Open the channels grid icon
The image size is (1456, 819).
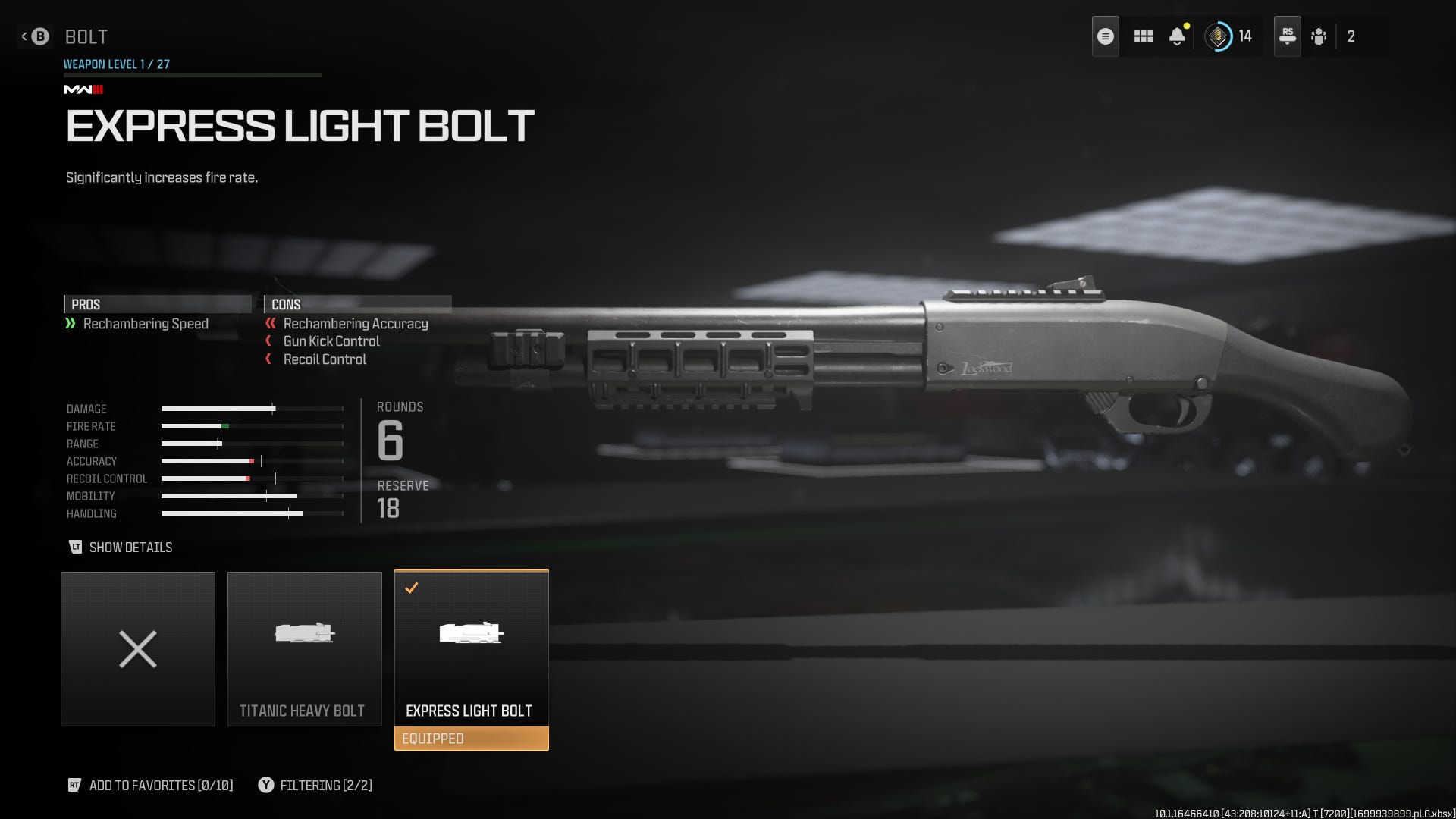tap(1143, 36)
